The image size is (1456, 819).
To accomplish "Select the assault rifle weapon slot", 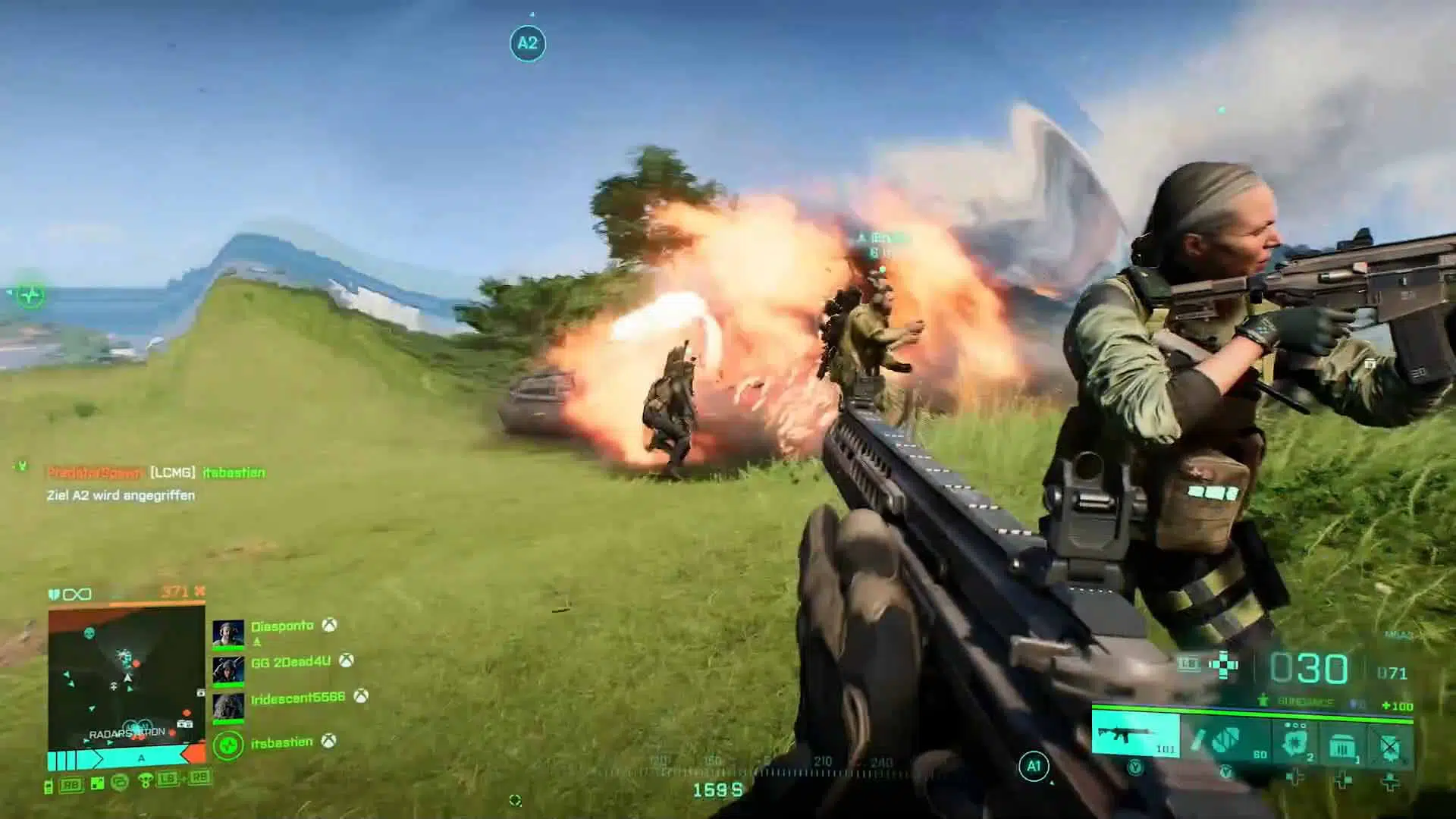I will [1135, 735].
